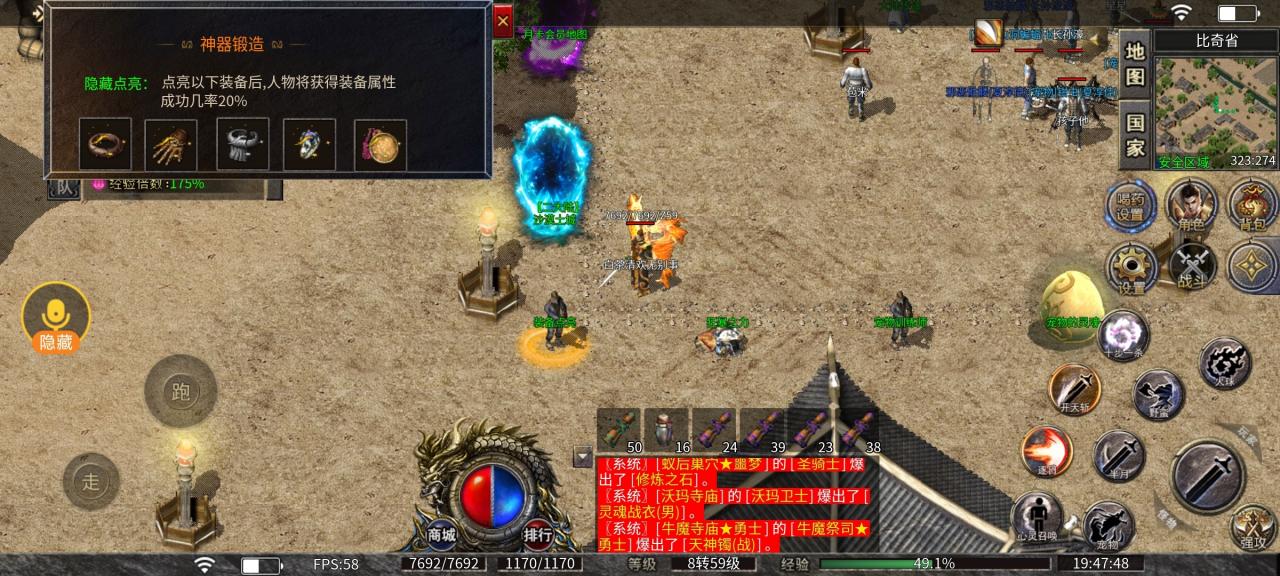Open the 设置 gear settings icon

(x=1131, y=268)
